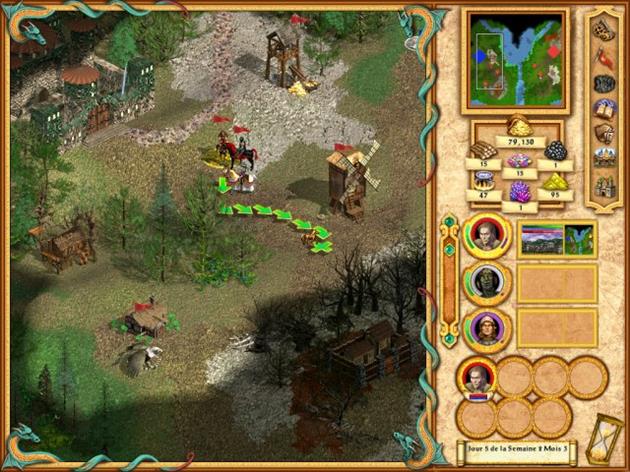Open the spellbook from the side toolbar
Viewport: 630px width, 472px height.
tap(604, 108)
